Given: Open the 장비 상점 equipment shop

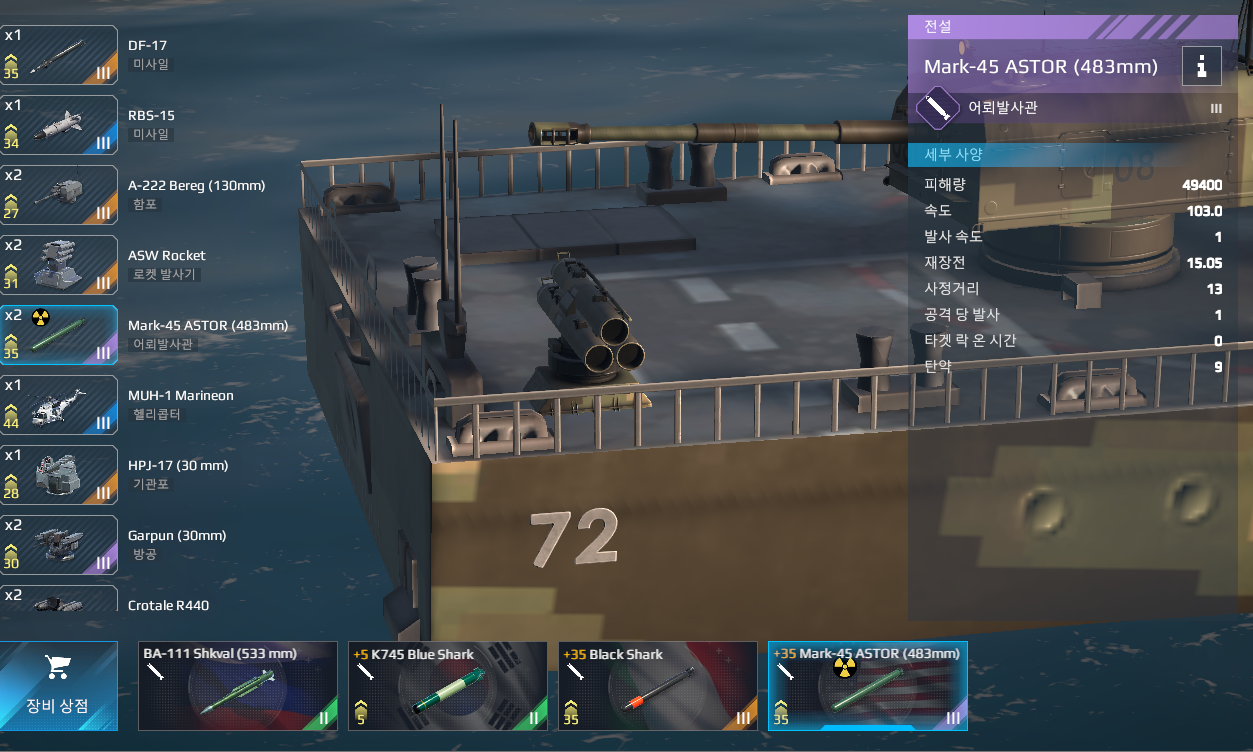Looking at the screenshot, I should [58, 686].
